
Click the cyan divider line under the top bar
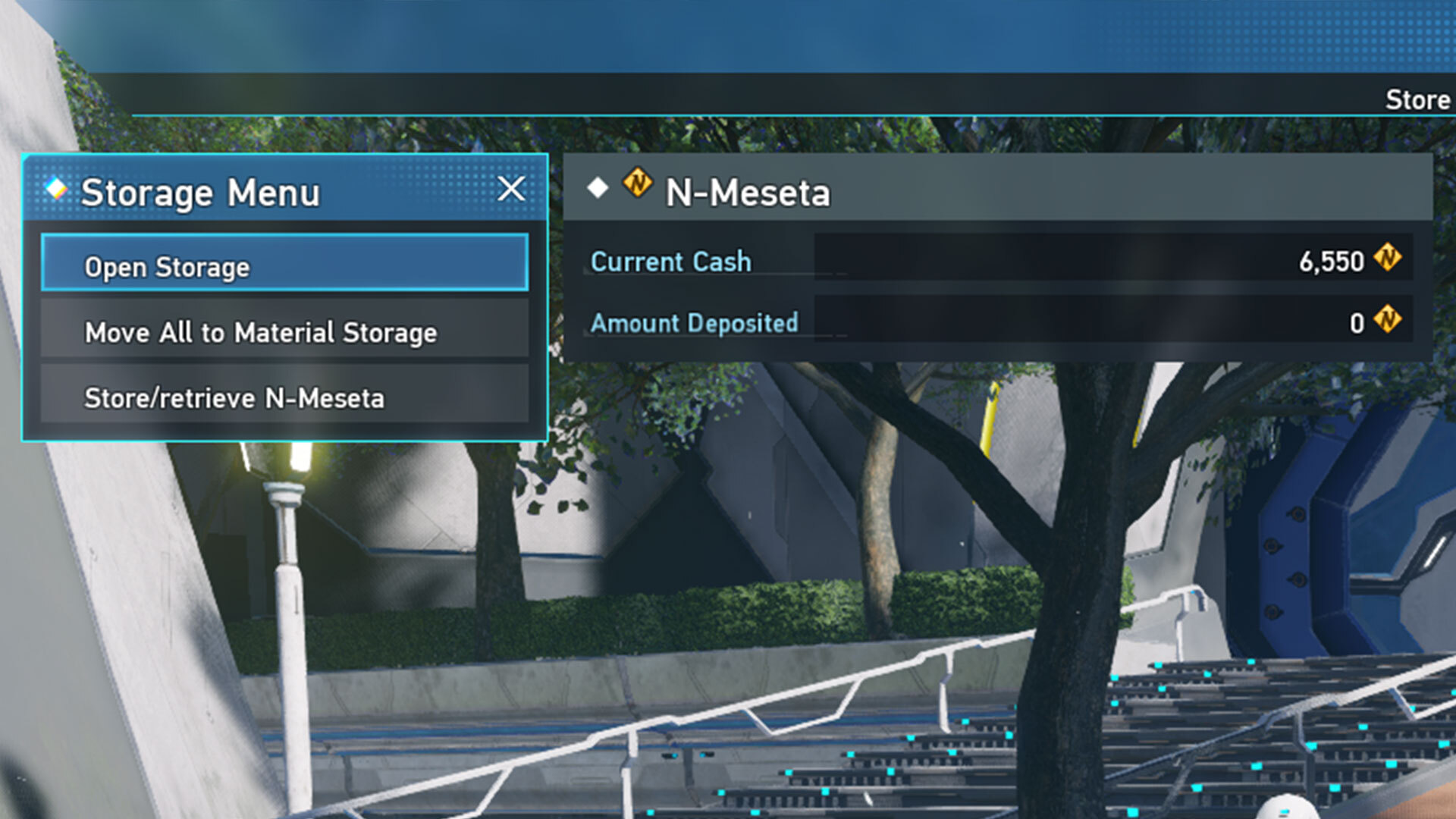[758, 114]
